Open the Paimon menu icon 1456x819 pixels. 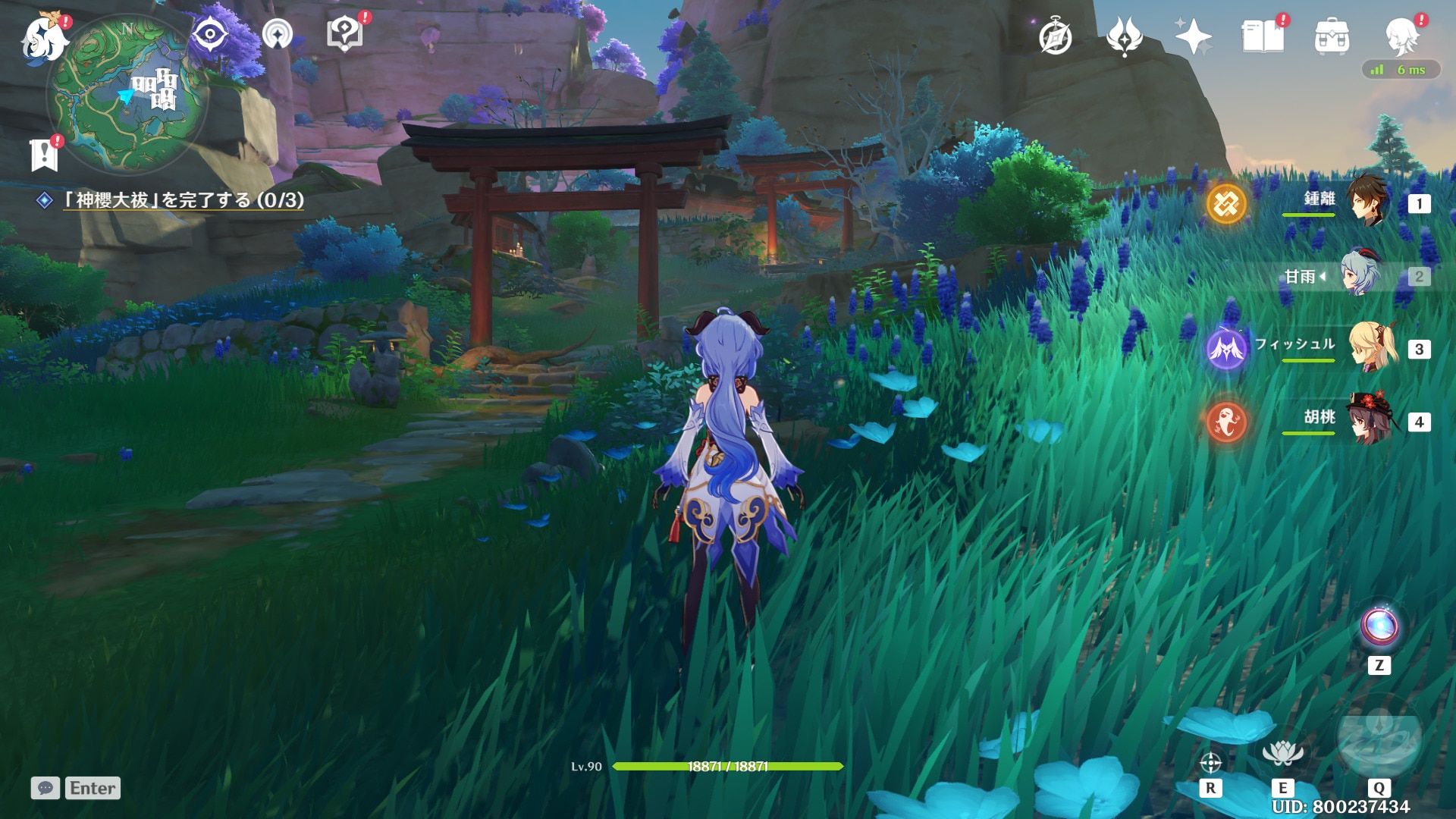pyautogui.click(x=43, y=38)
